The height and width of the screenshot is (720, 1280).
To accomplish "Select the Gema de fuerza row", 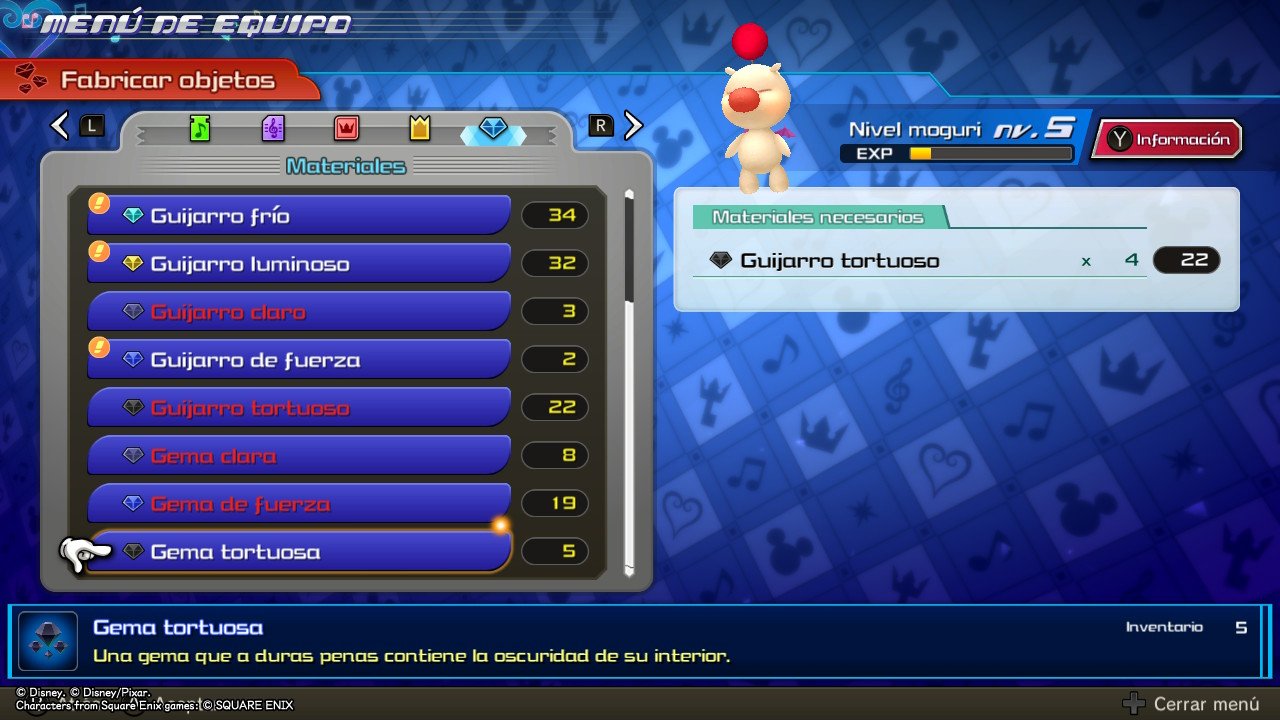I will click(300, 504).
